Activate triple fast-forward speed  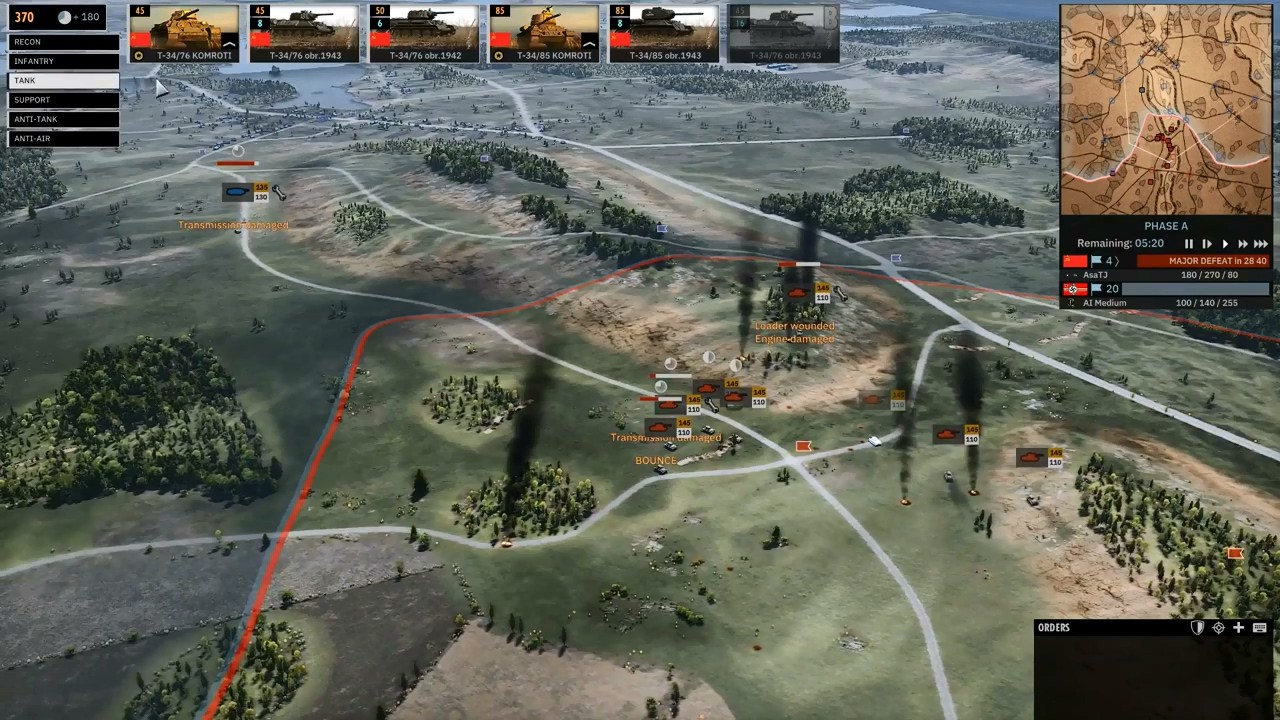coord(1261,244)
